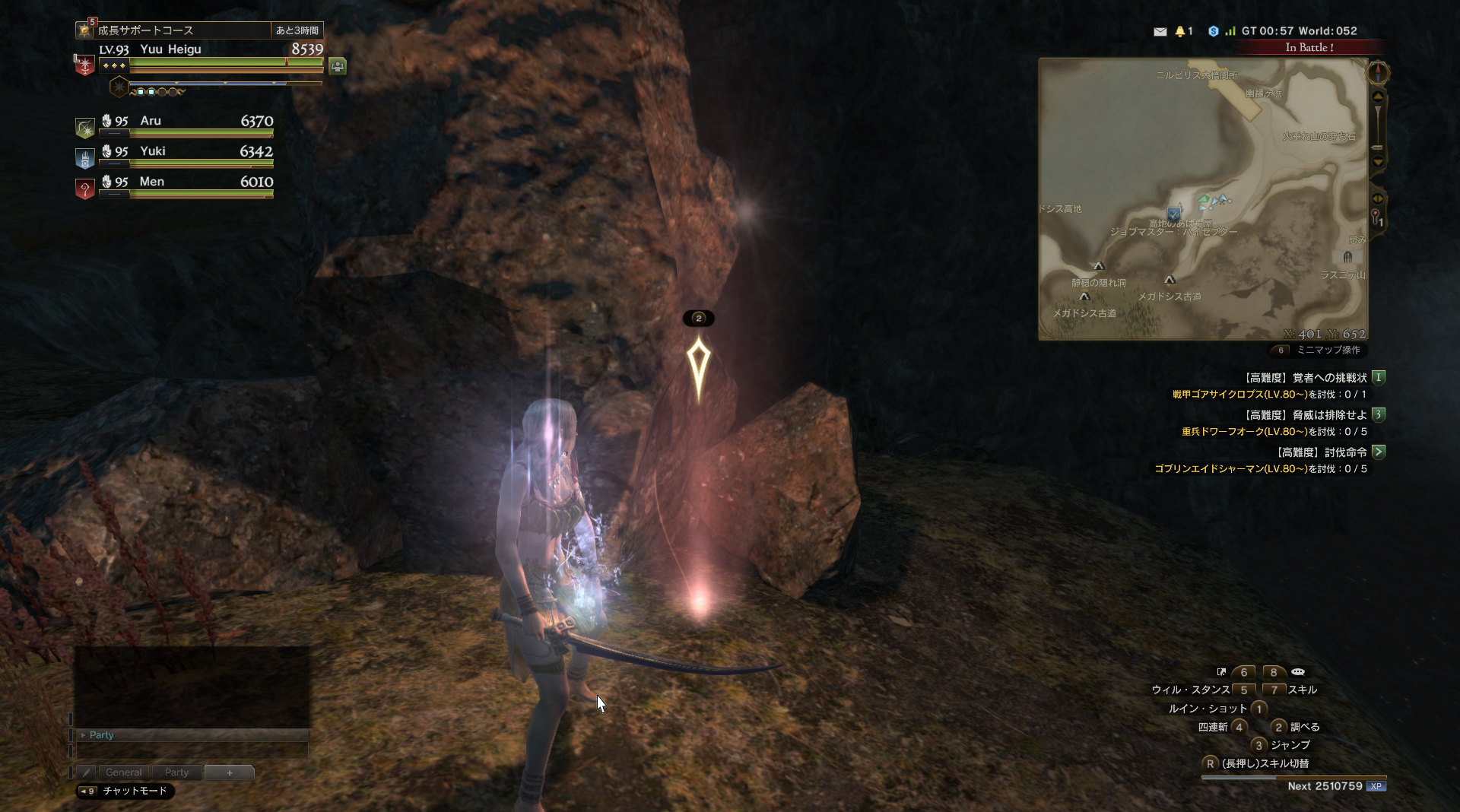Screen dimensions: 1460x812
Task: Open the 覚者への挑戦状 quest entry
Action: [1306, 378]
